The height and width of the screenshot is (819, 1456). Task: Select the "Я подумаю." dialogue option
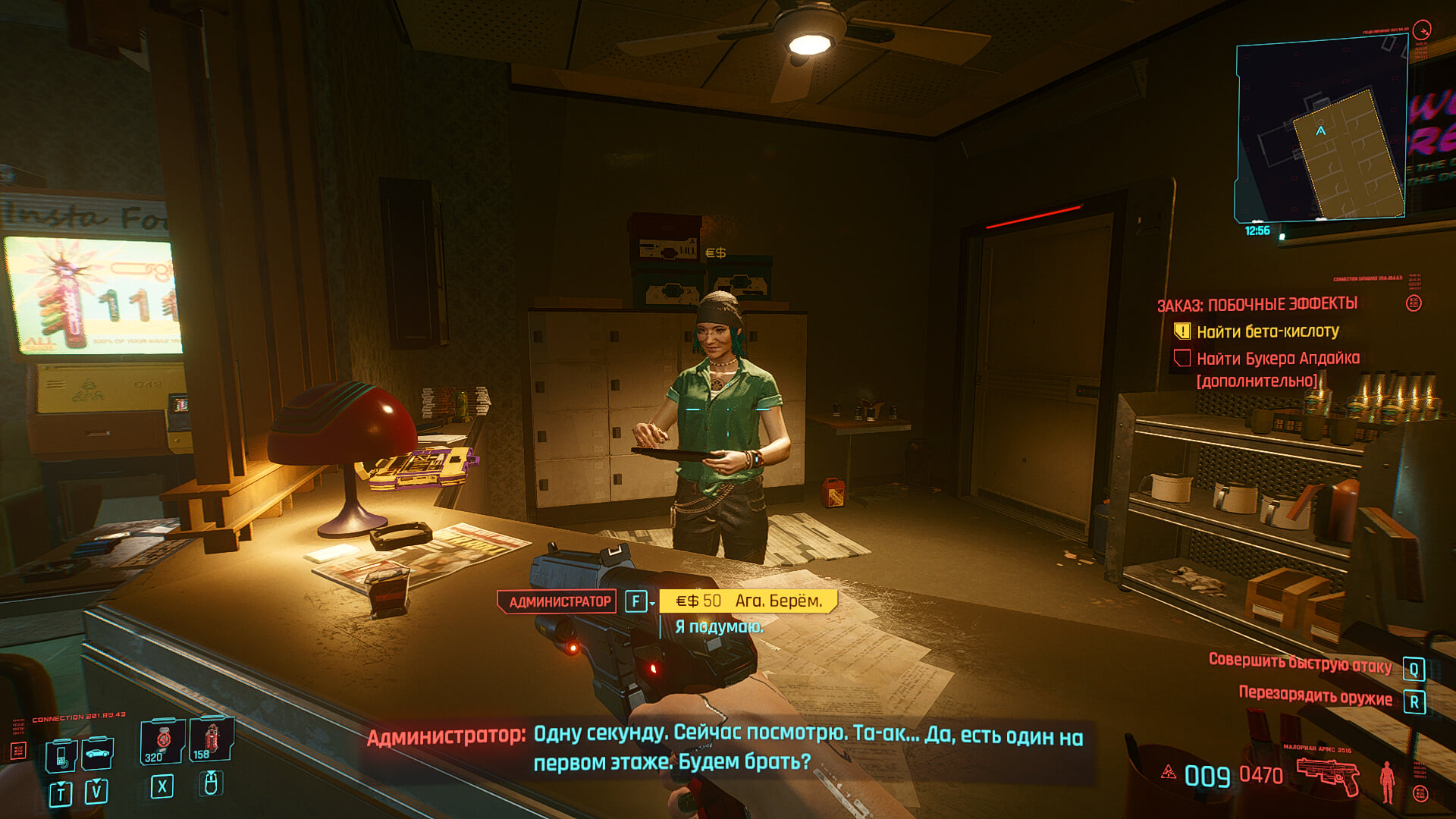pos(719,627)
